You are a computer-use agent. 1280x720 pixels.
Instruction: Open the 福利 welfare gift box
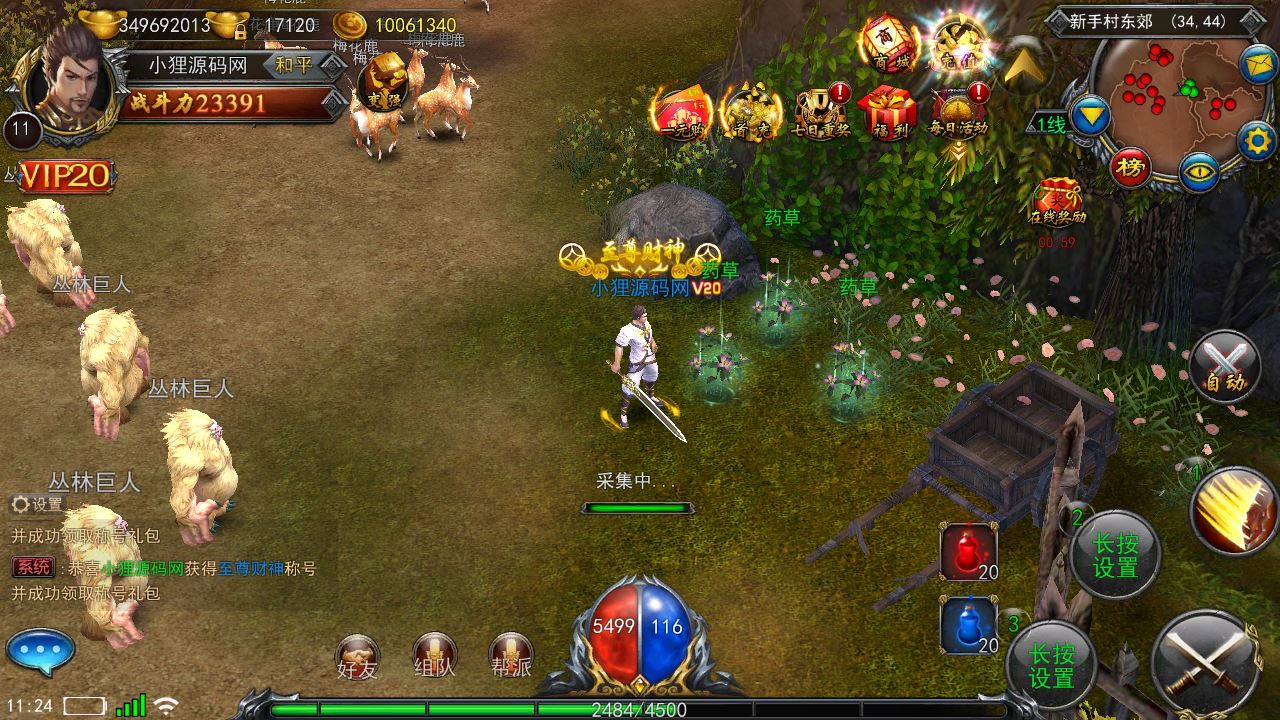pos(889,112)
